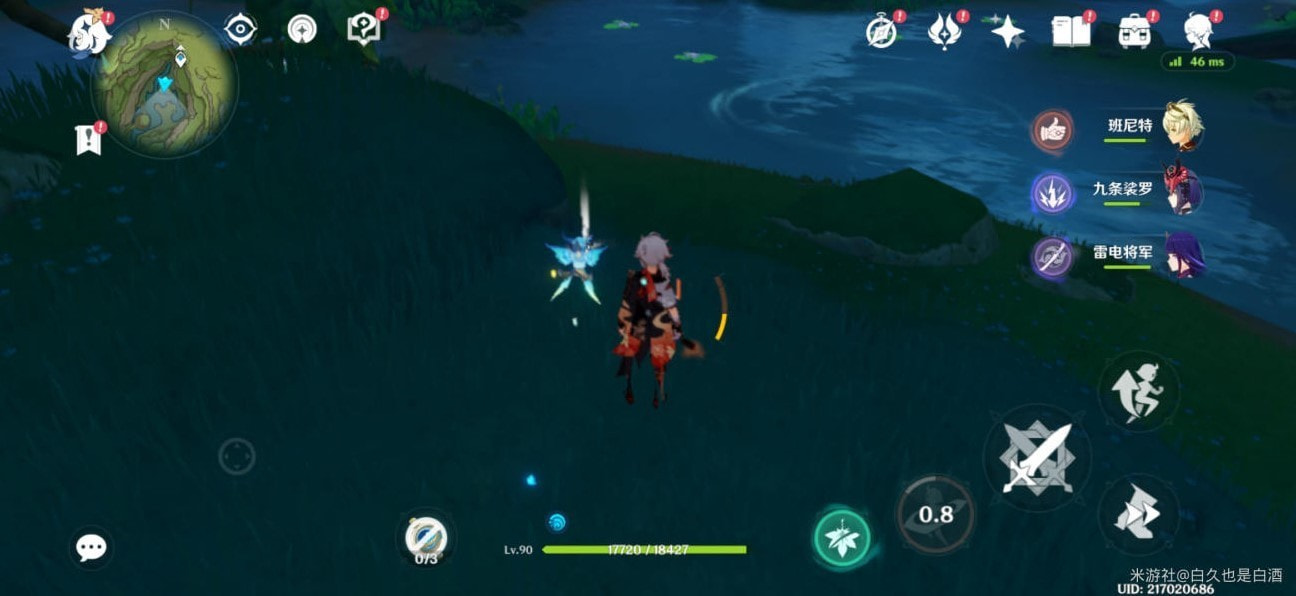This screenshot has height=596, width=1296.
Task: Use the Elemental Skill on cooldown
Action: [935, 514]
